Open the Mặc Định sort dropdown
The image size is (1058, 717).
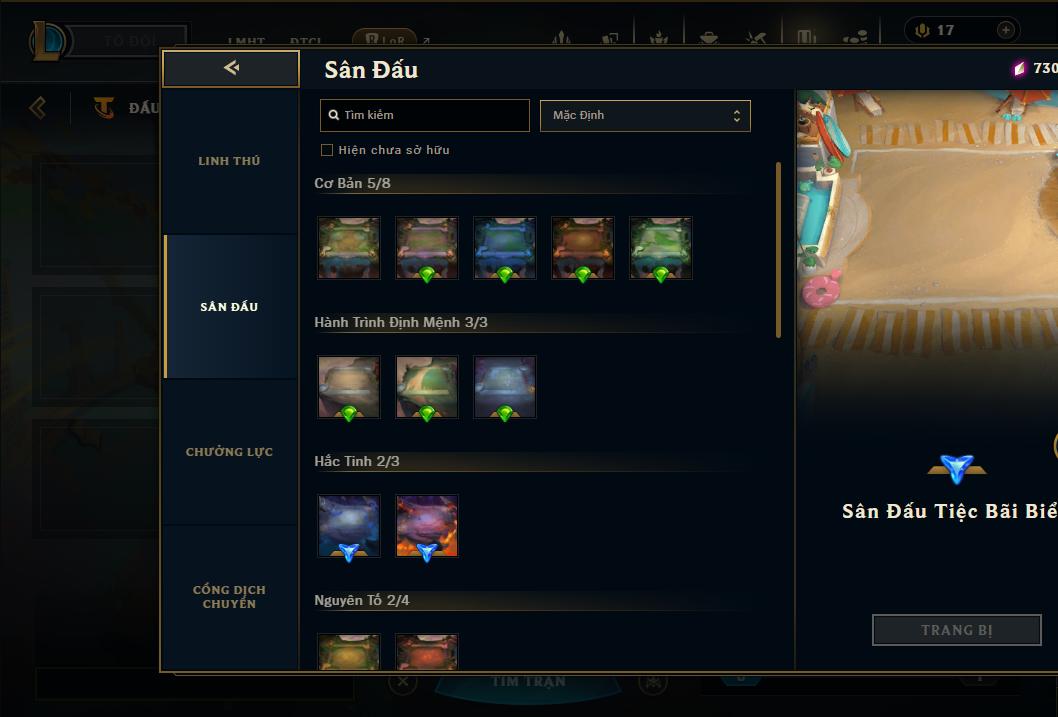coord(645,115)
